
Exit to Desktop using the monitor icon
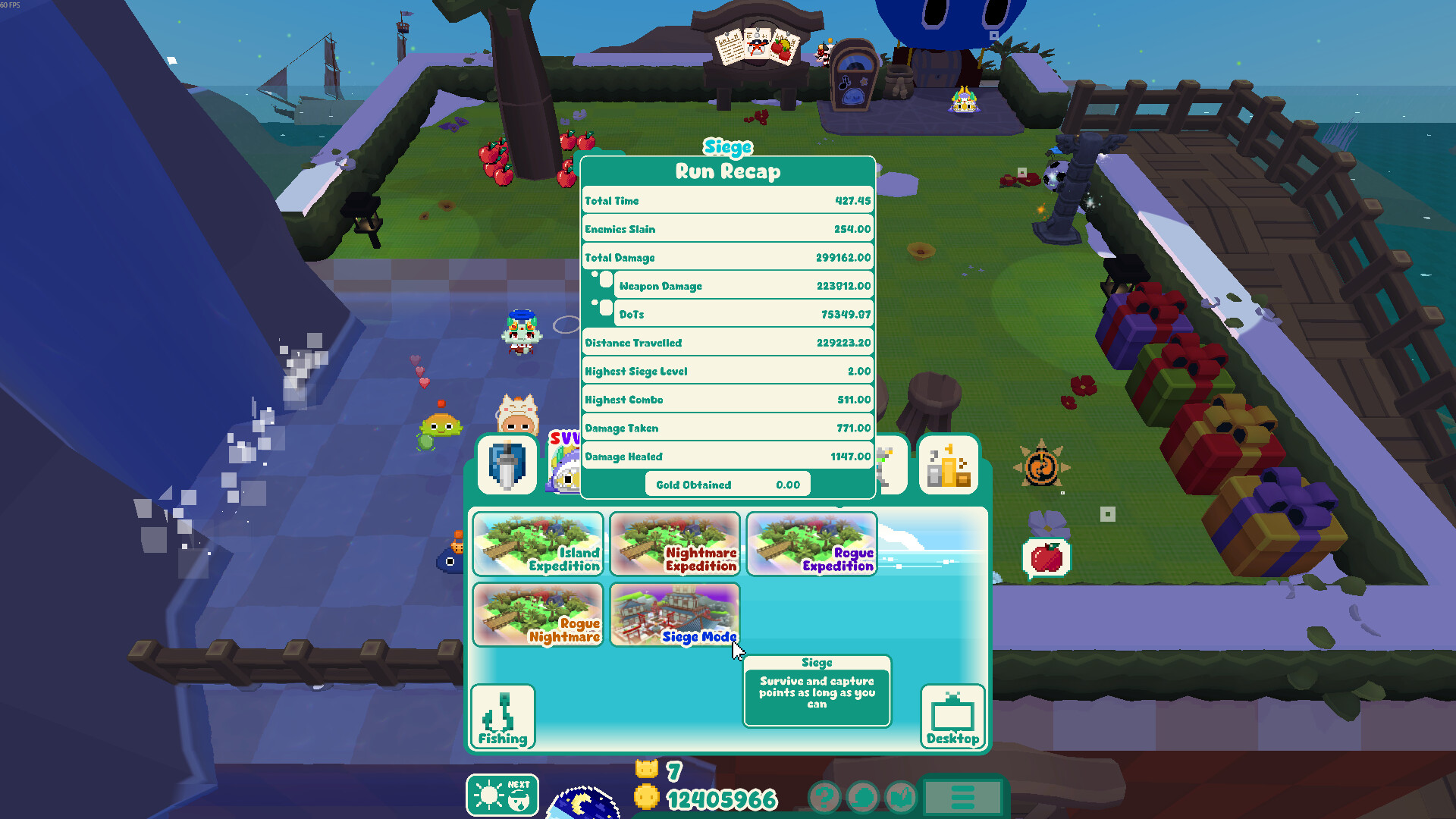click(952, 715)
